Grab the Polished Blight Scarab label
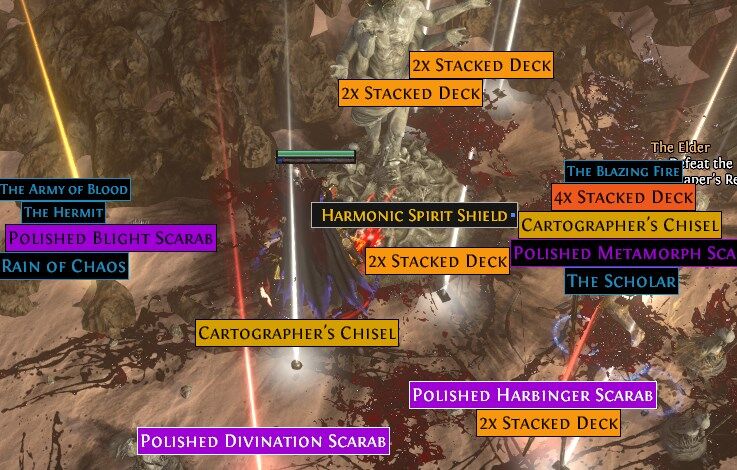Screen dimensions: 737x470 [110, 238]
